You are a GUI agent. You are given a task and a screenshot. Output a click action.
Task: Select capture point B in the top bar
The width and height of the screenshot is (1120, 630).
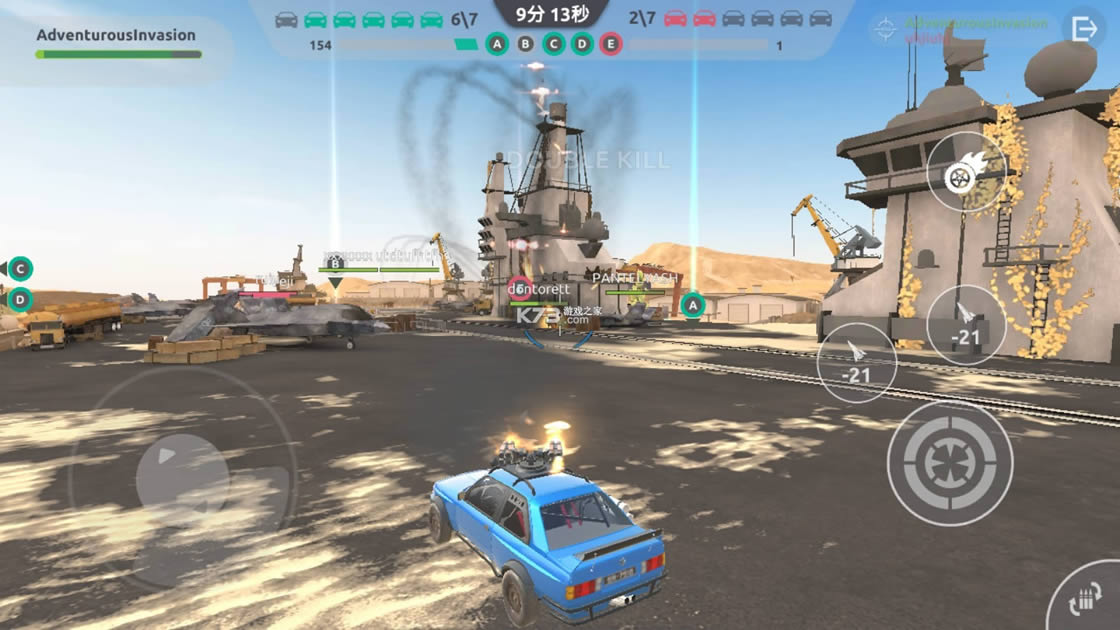coord(525,44)
